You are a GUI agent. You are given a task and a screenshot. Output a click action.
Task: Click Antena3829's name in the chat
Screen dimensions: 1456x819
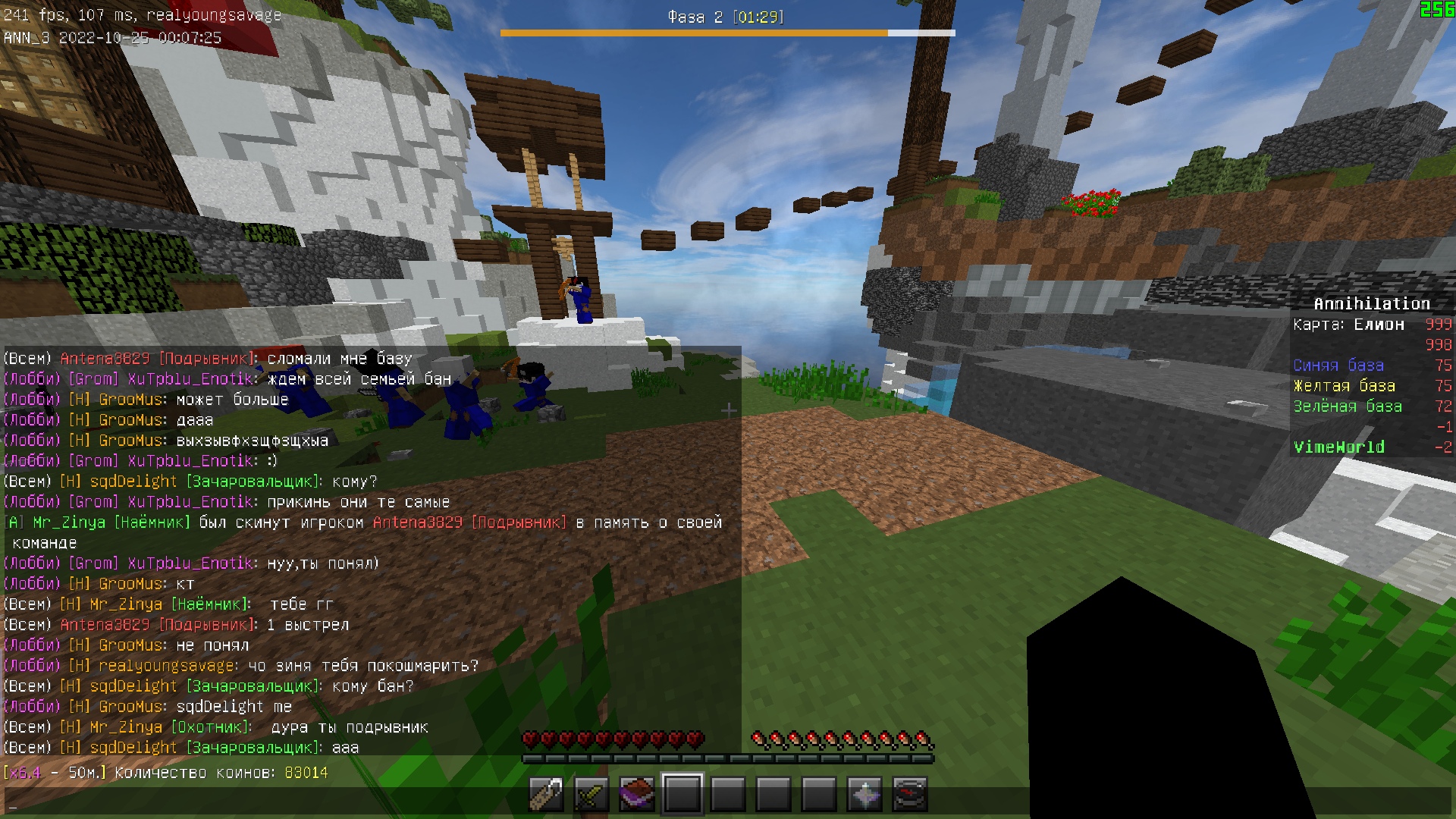point(104,358)
